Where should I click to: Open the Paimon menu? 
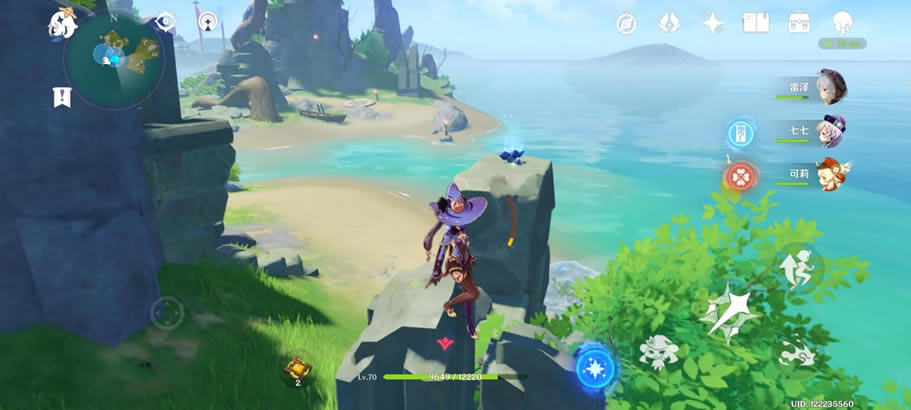62,25
